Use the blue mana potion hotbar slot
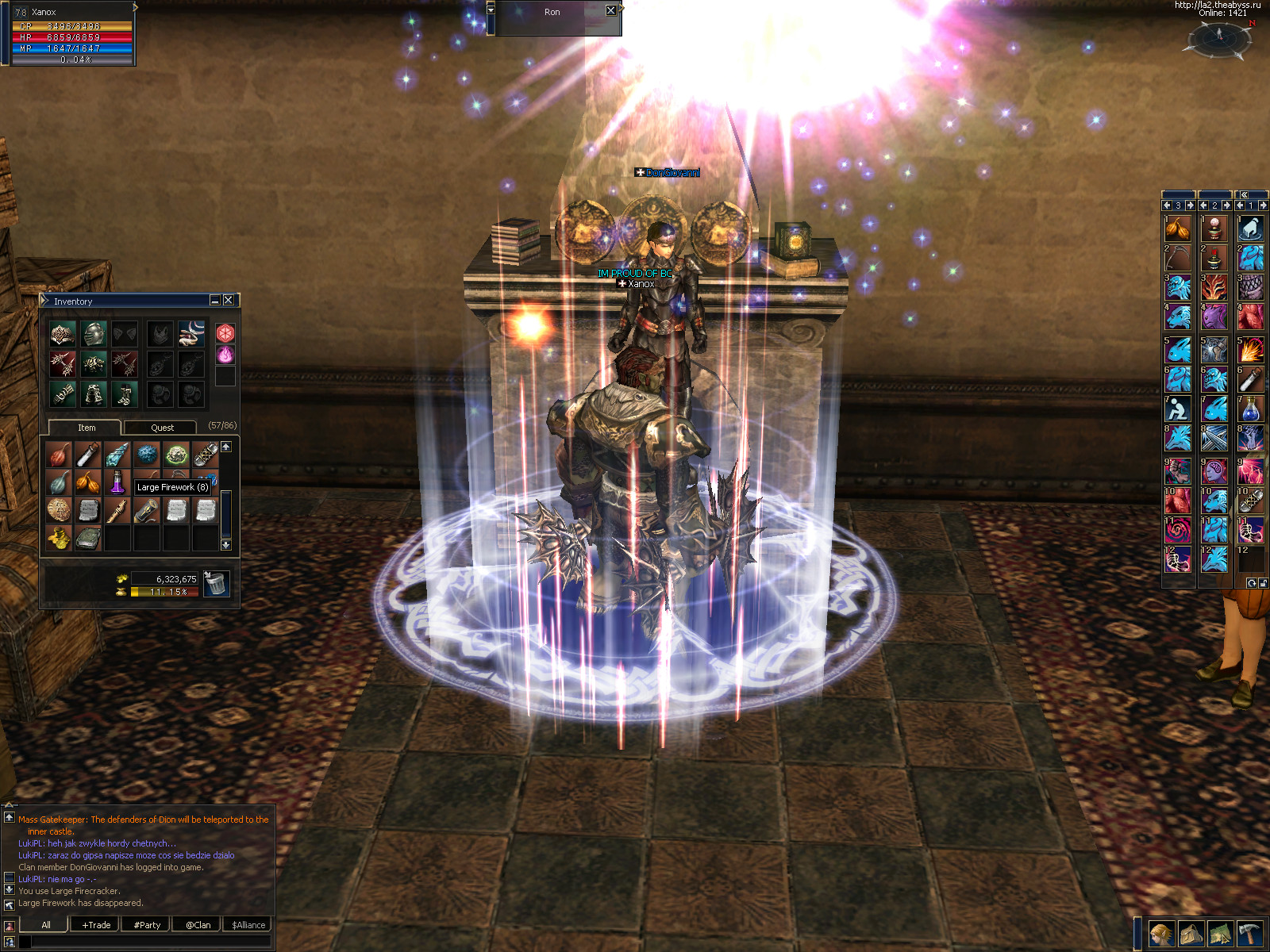1270x952 pixels. click(1250, 409)
